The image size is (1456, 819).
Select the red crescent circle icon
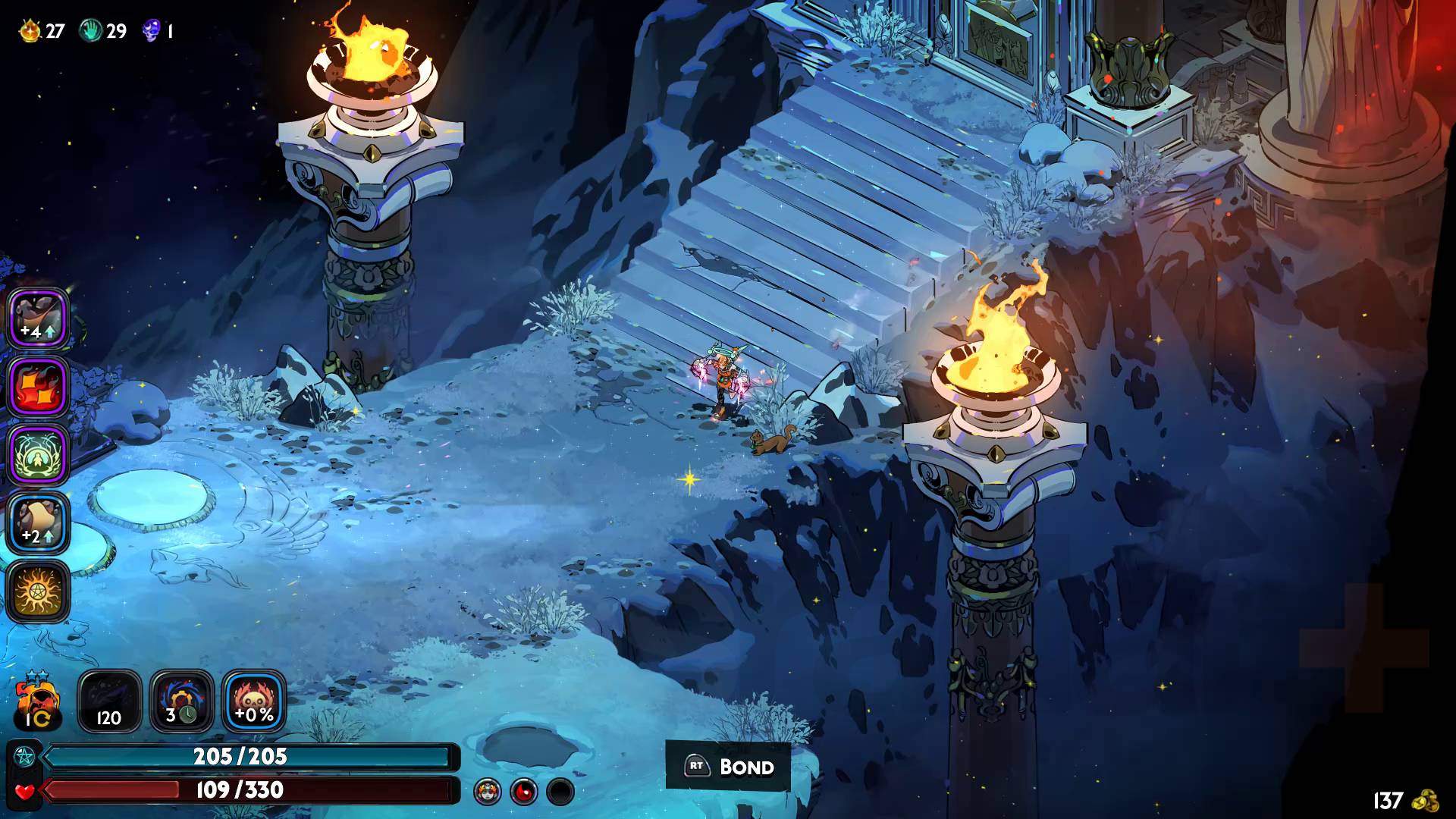(523, 792)
